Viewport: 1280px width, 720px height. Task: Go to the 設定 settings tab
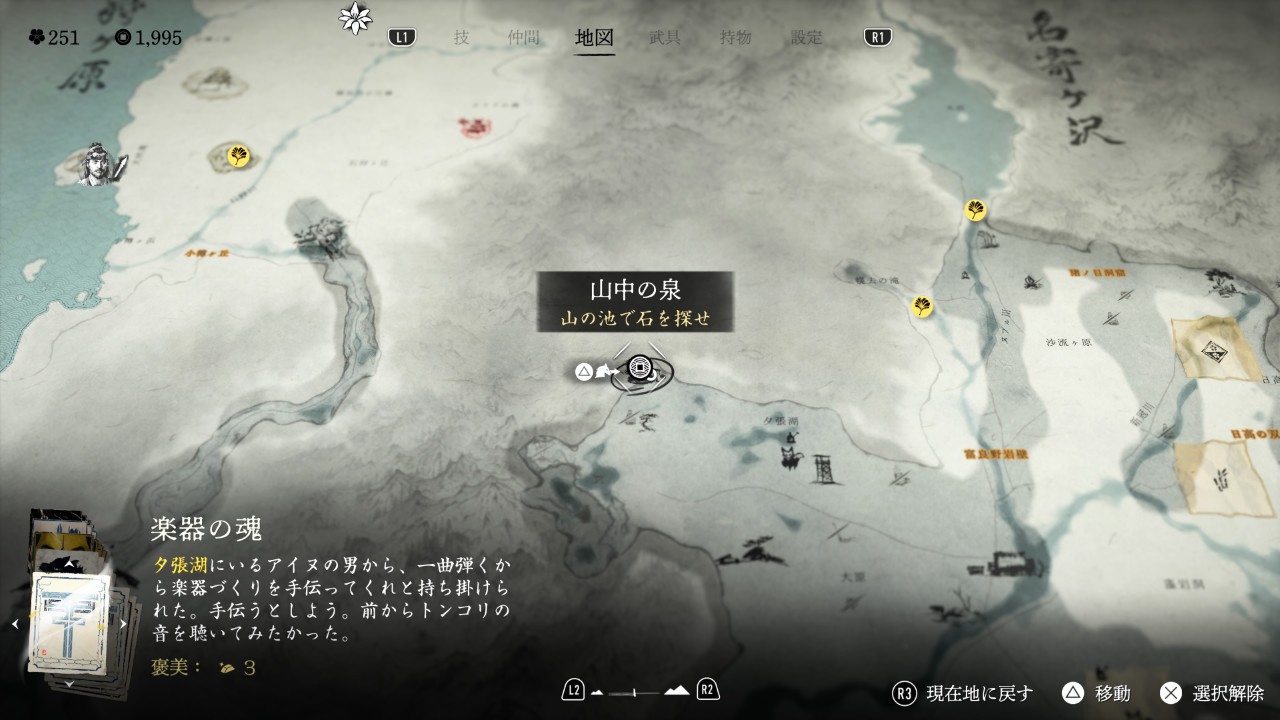pos(806,38)
